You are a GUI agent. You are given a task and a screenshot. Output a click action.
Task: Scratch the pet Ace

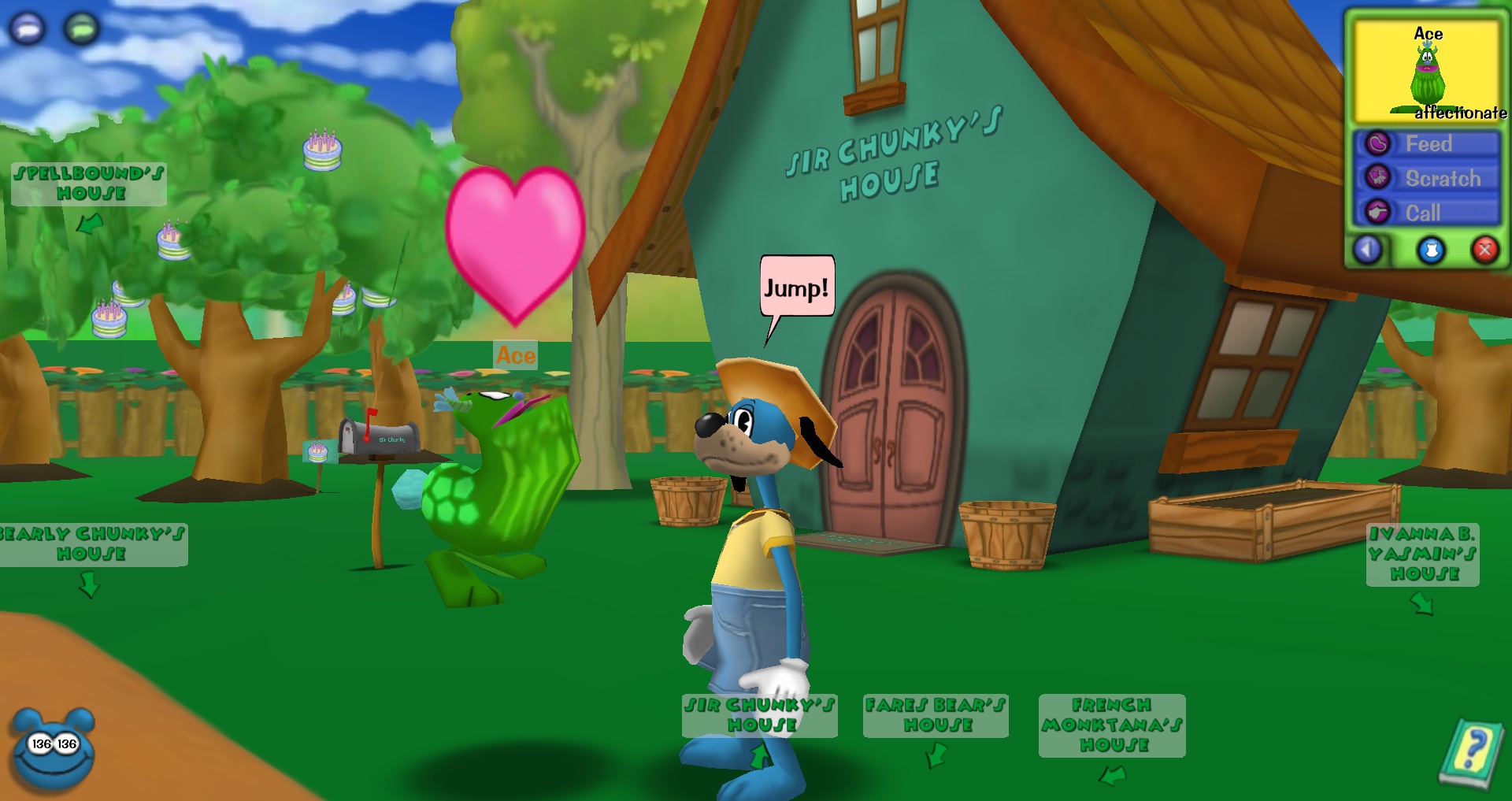pos(1427,179)
